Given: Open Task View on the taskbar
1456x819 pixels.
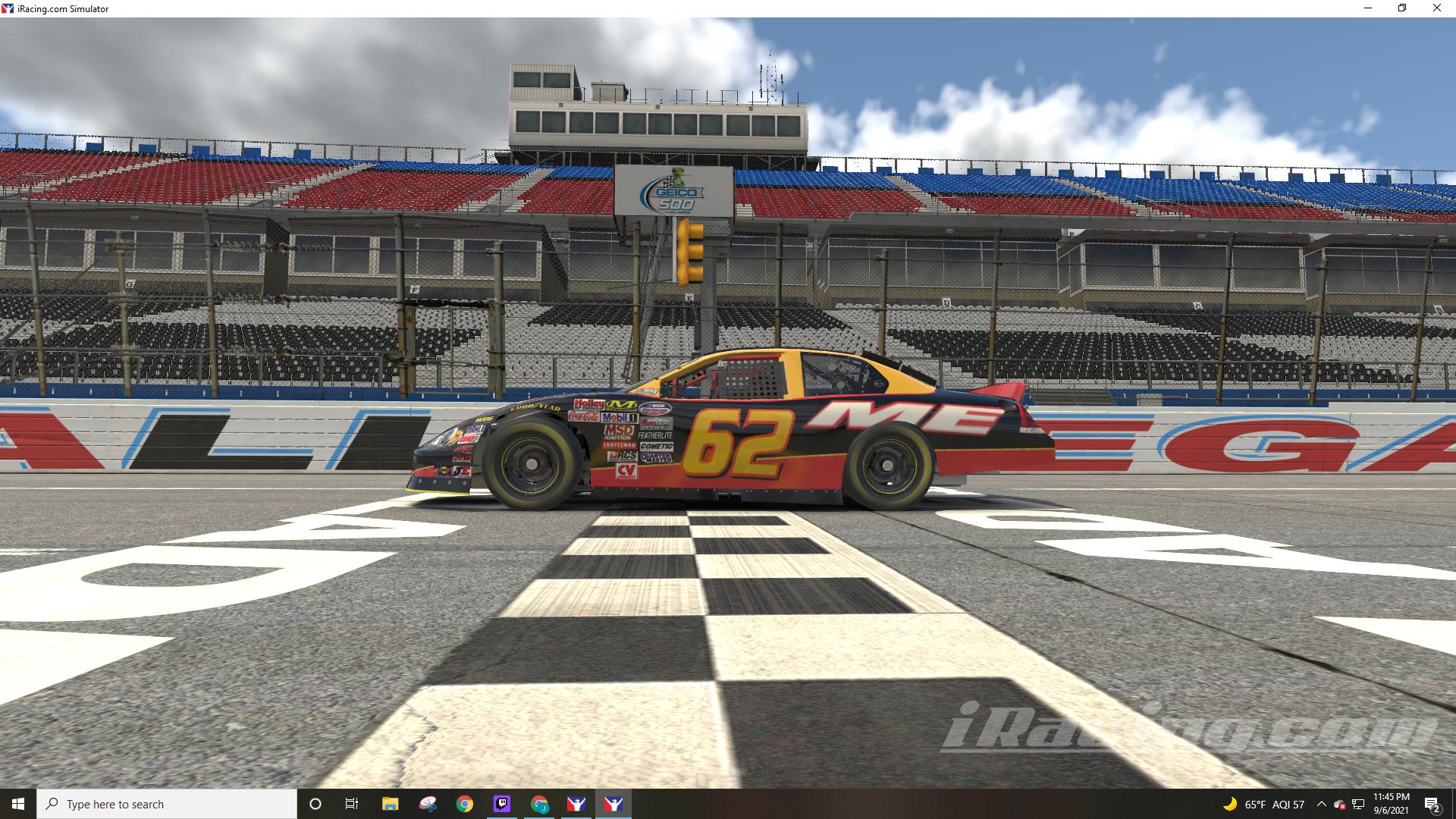Looking at the screenshot, I should click(350, 804).
